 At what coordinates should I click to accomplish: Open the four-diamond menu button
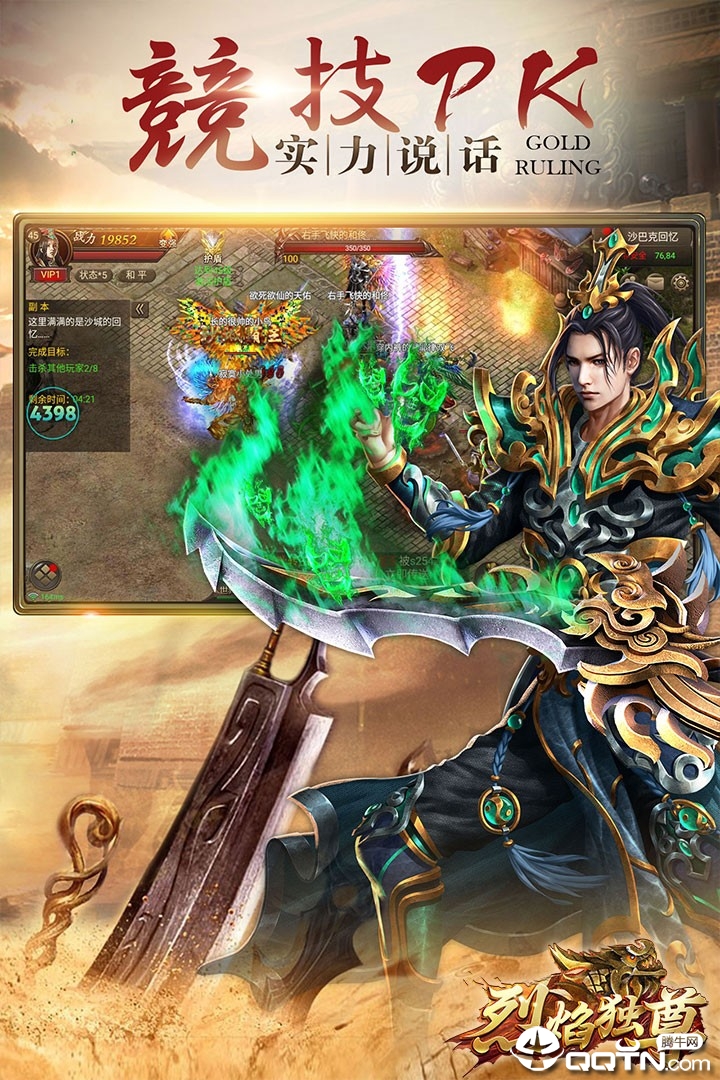(x=45, y=574)
